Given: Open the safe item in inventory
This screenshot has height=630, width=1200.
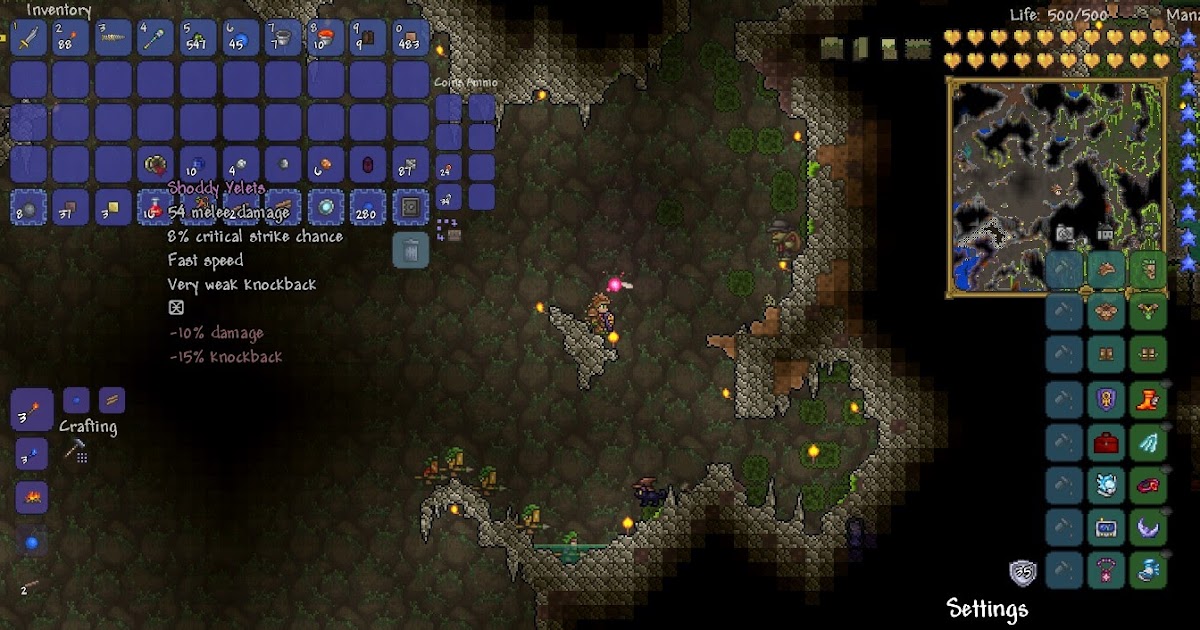Looking at the screenshot, I should 410,208.
